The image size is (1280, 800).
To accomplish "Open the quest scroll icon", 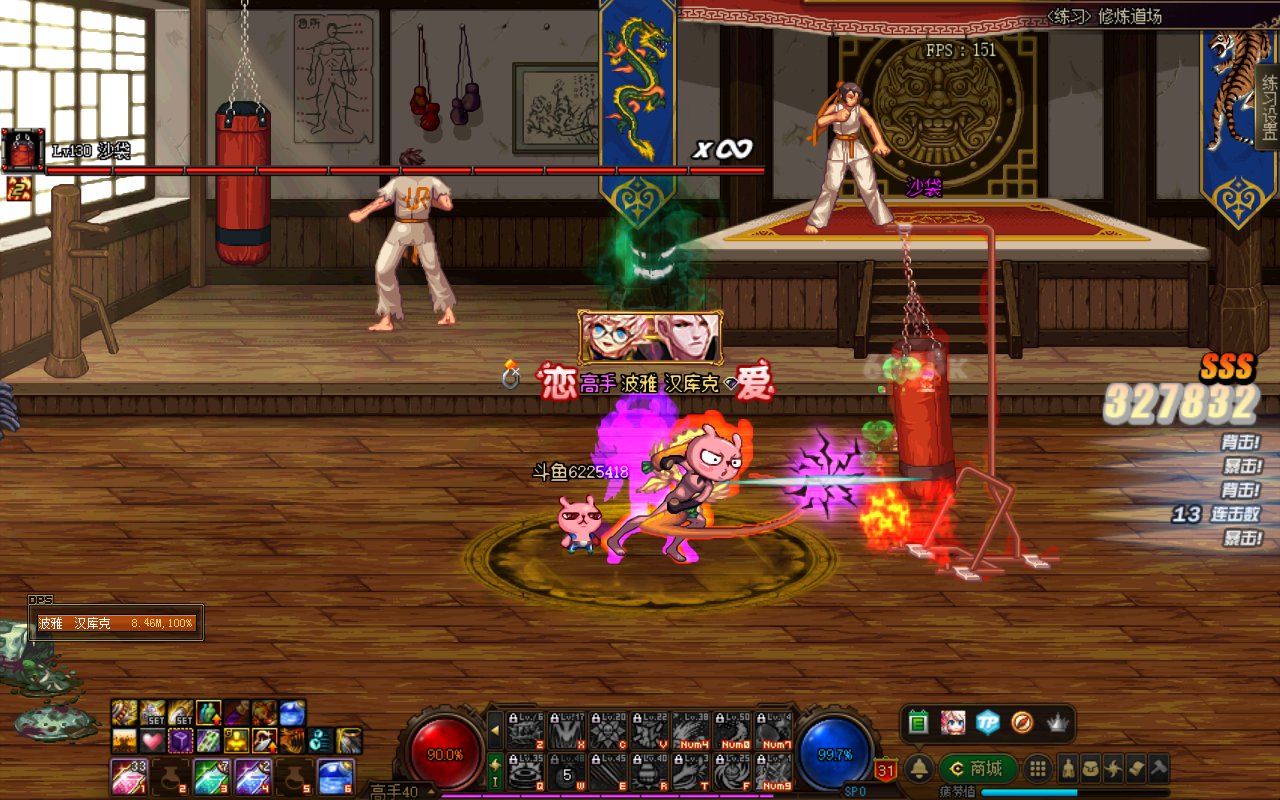I will coord(1135,768).
